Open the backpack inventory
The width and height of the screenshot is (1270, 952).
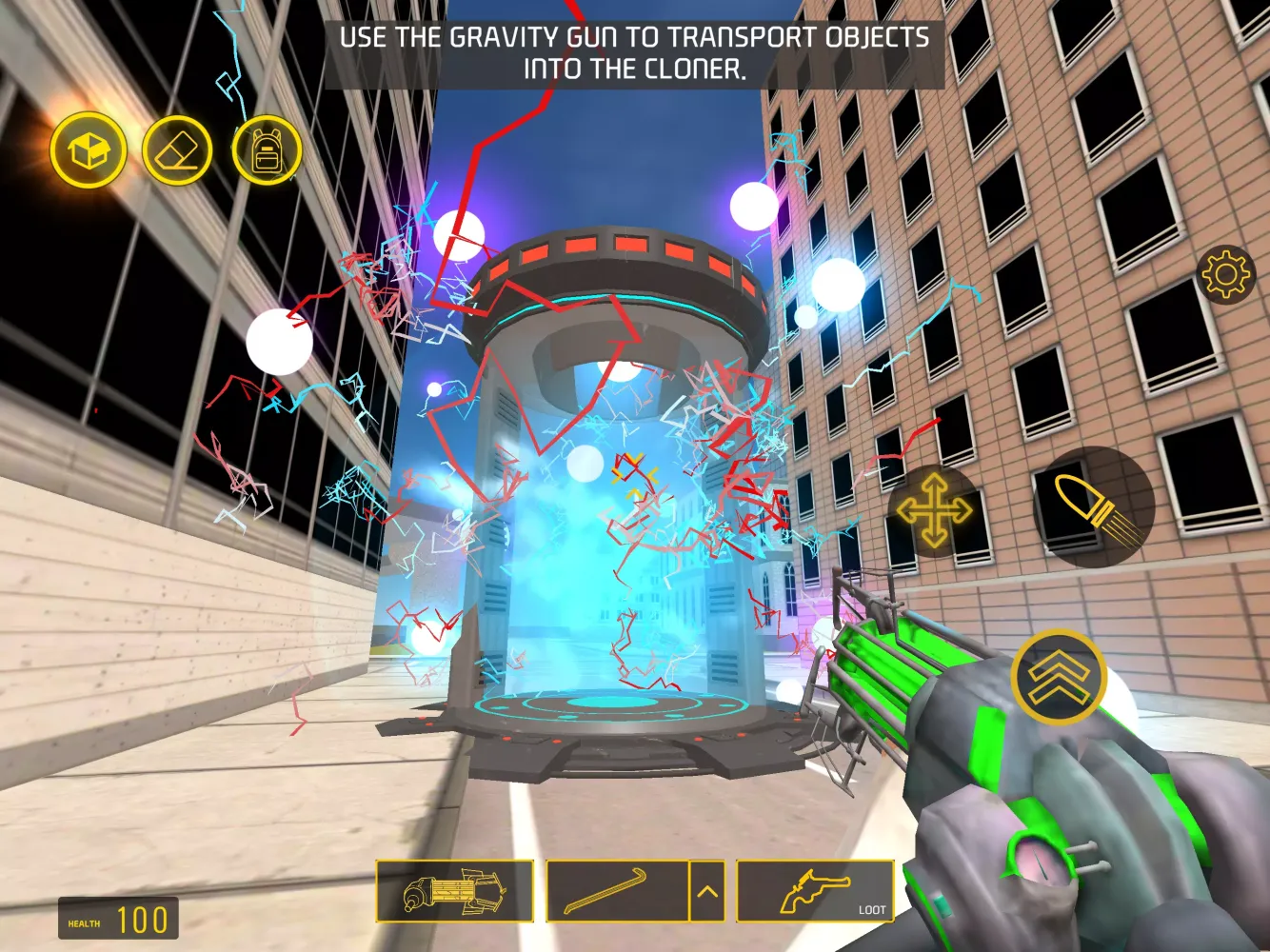268,150
